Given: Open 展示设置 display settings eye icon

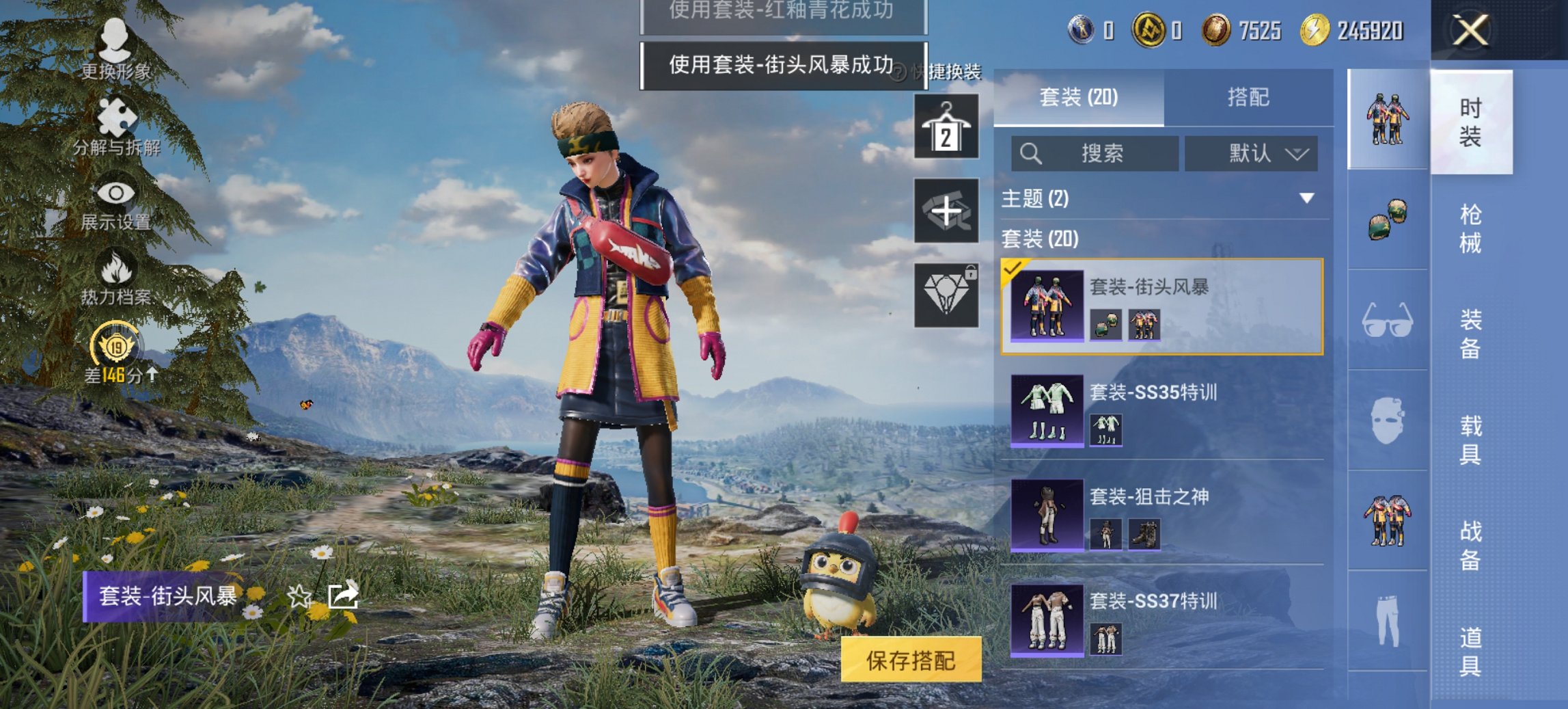Looking at the screenshot, I should [116, 193].
